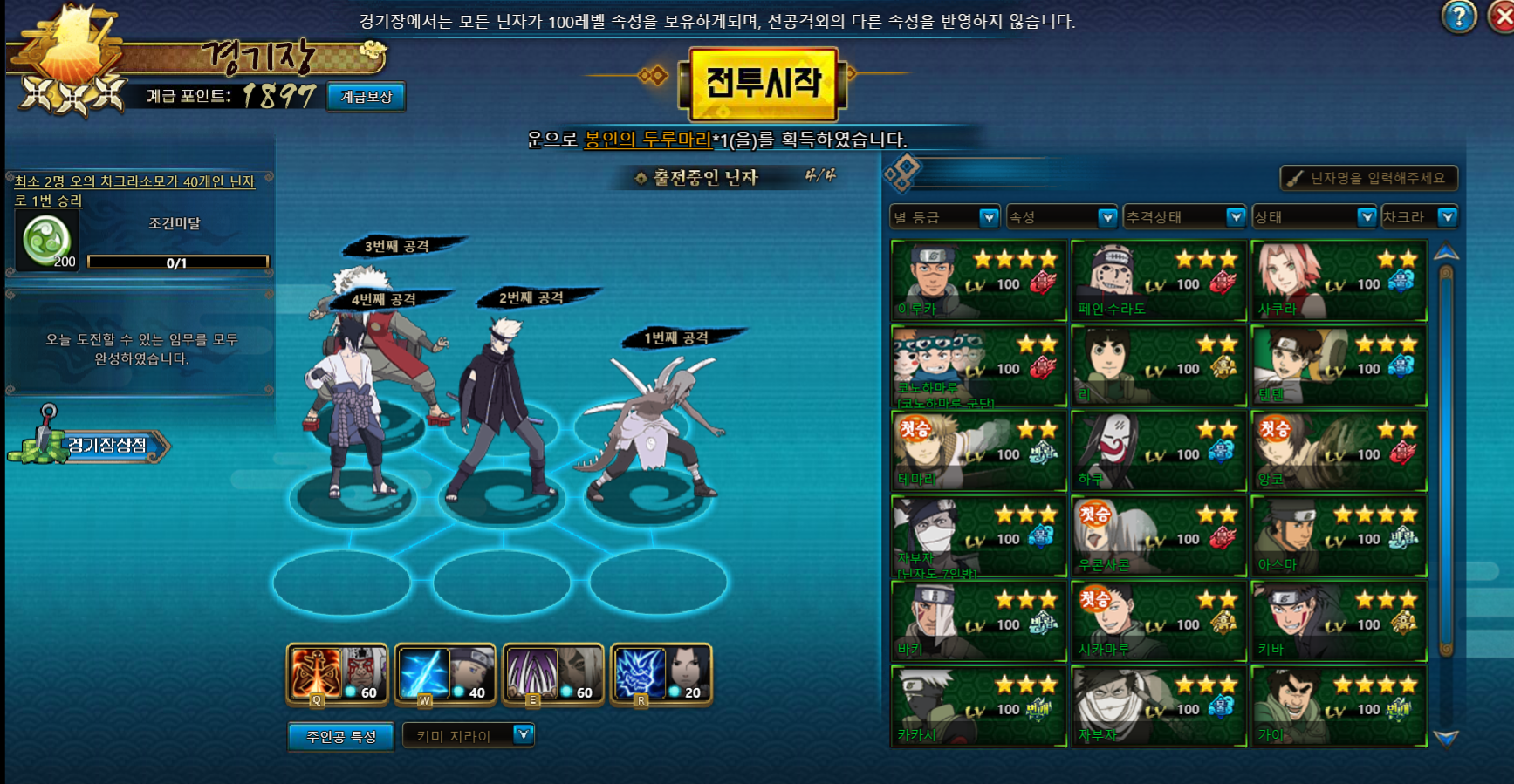This screenshot has height=784, width=1514.
Task: Pick the 아스마 ninja card
Action: tap(1339, 536)
